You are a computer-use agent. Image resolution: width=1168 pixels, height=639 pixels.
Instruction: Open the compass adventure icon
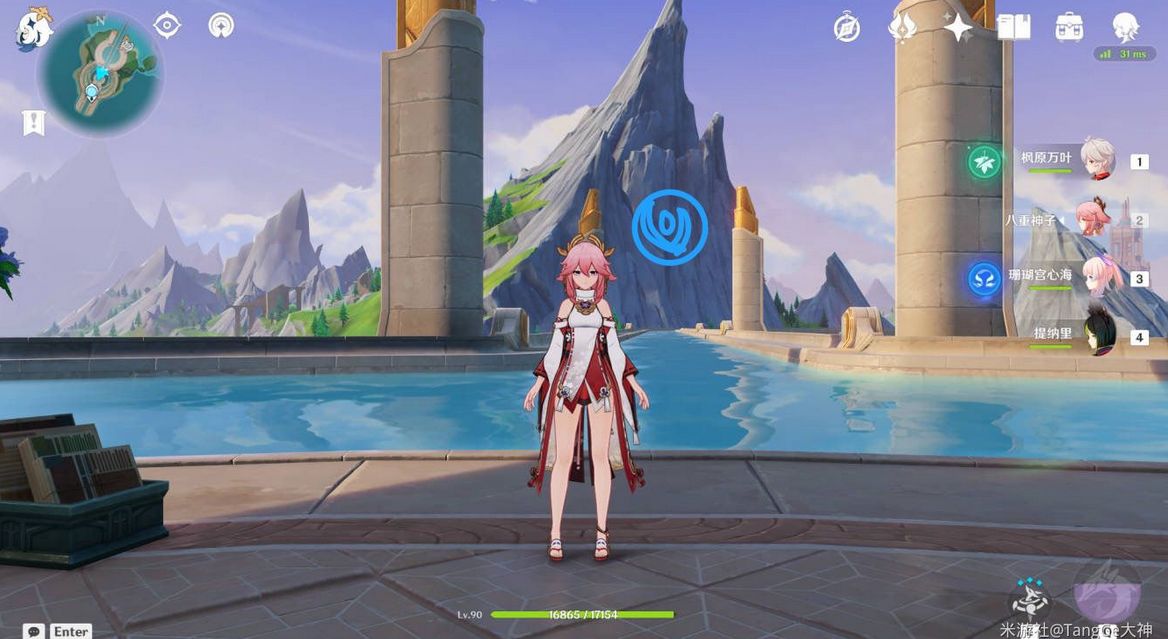(x=847, y=28)
